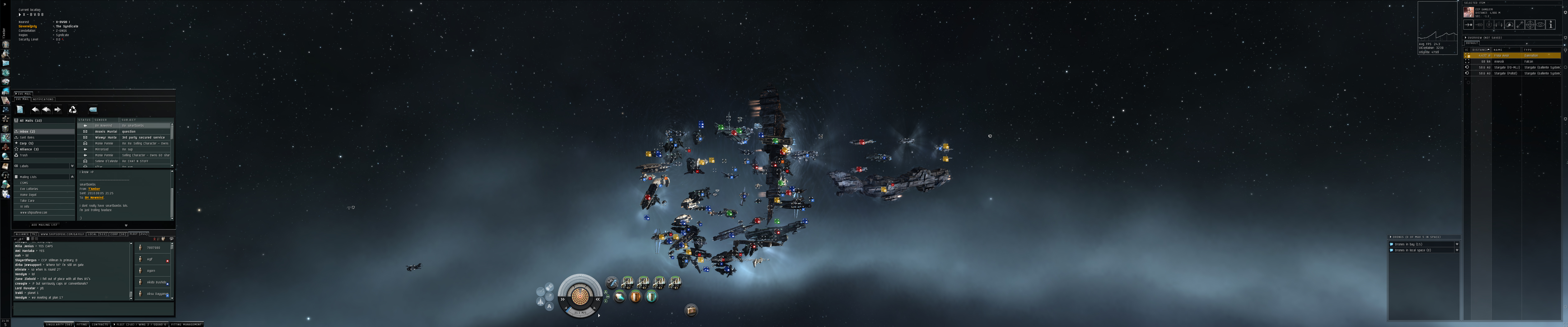Image resolution: width=1568 pixels, height=327 pixels.
Task: Click the Lock Target crosshair button
Action: pos(1530,25)
